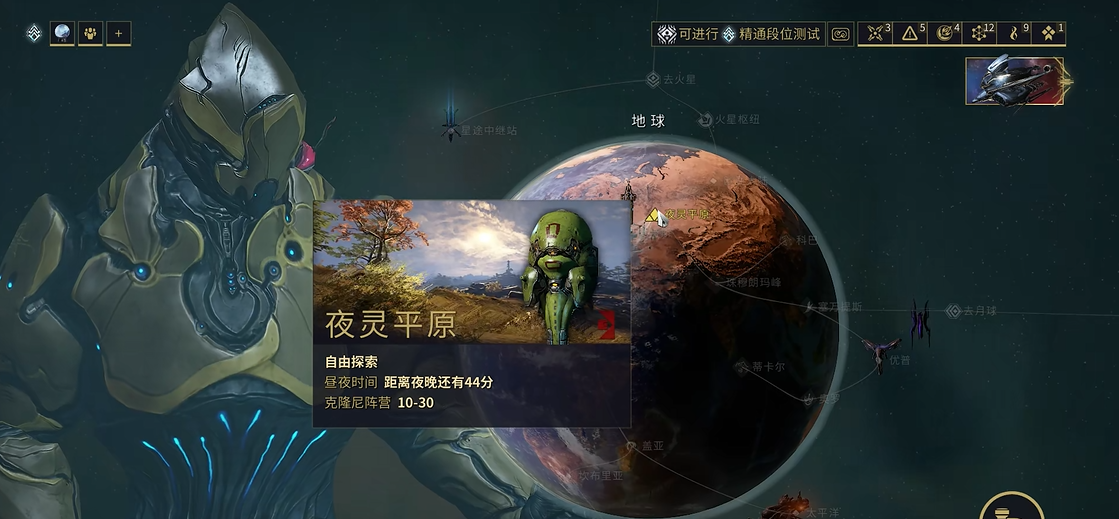Invite a player with the plus button
The image size is (1119, 519).
118,34
